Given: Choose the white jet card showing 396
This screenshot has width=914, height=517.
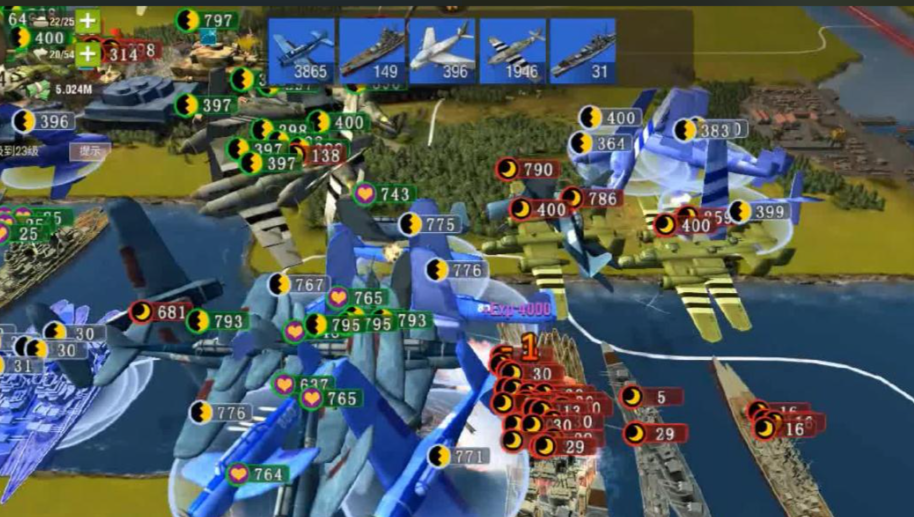Looking at the screenshot, I should pyautogui.click(x=442, y=50).
